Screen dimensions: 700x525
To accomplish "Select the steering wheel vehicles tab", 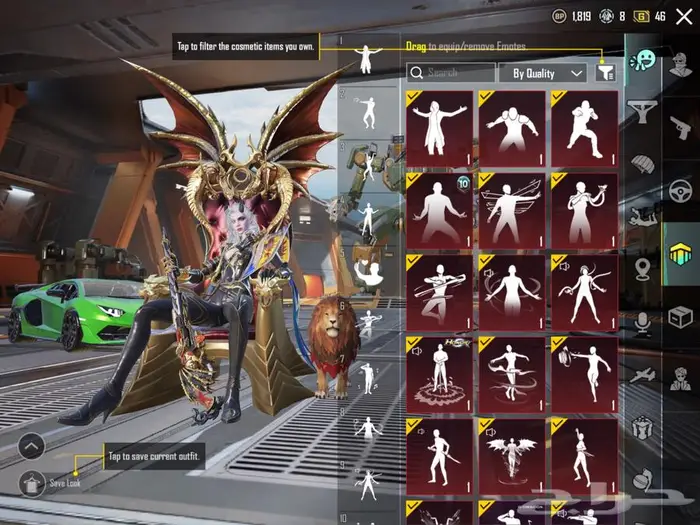I will pos(680,189).
